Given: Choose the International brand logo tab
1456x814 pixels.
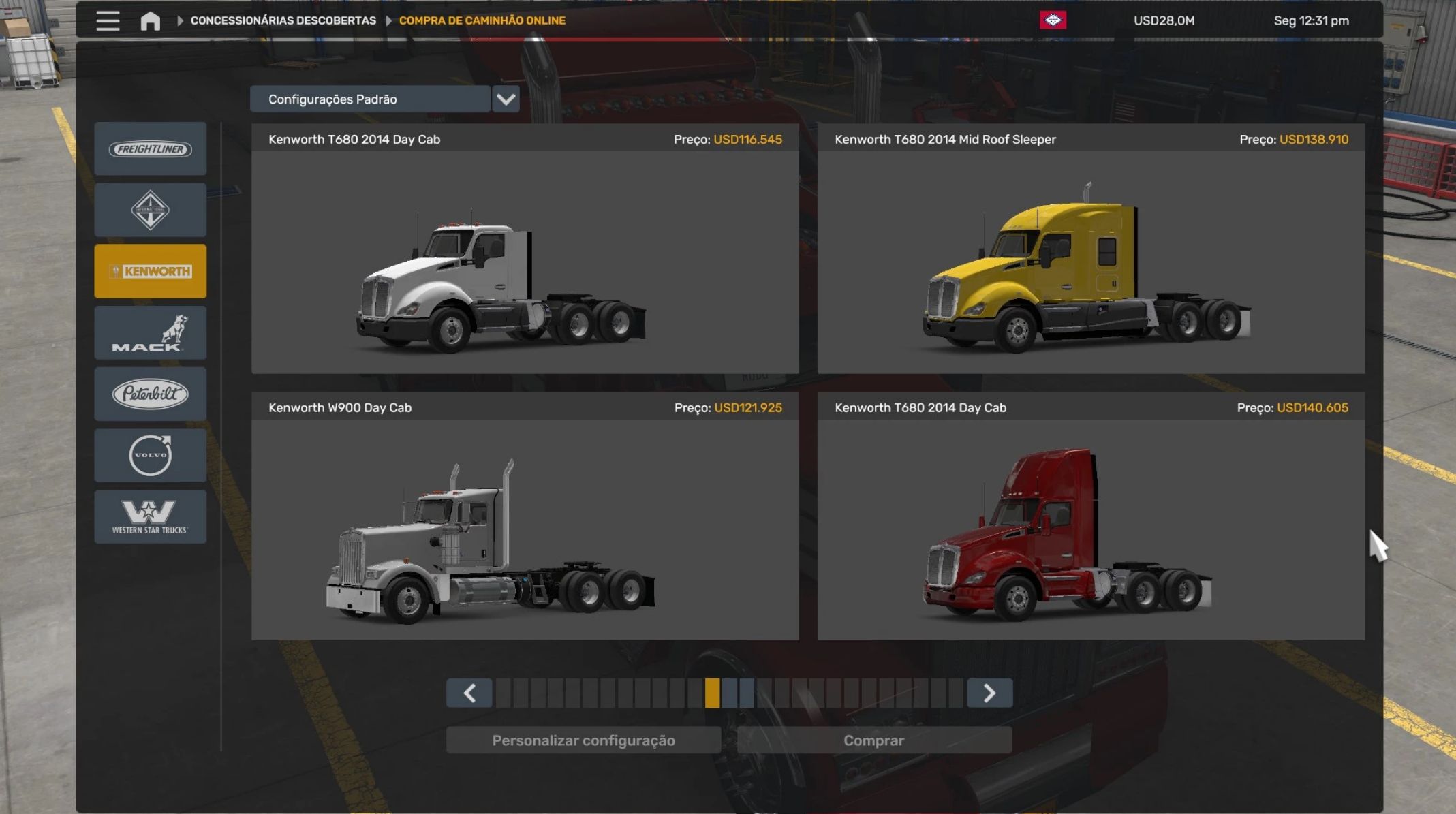Looking at the screenshot, I should tap(151, 210).
